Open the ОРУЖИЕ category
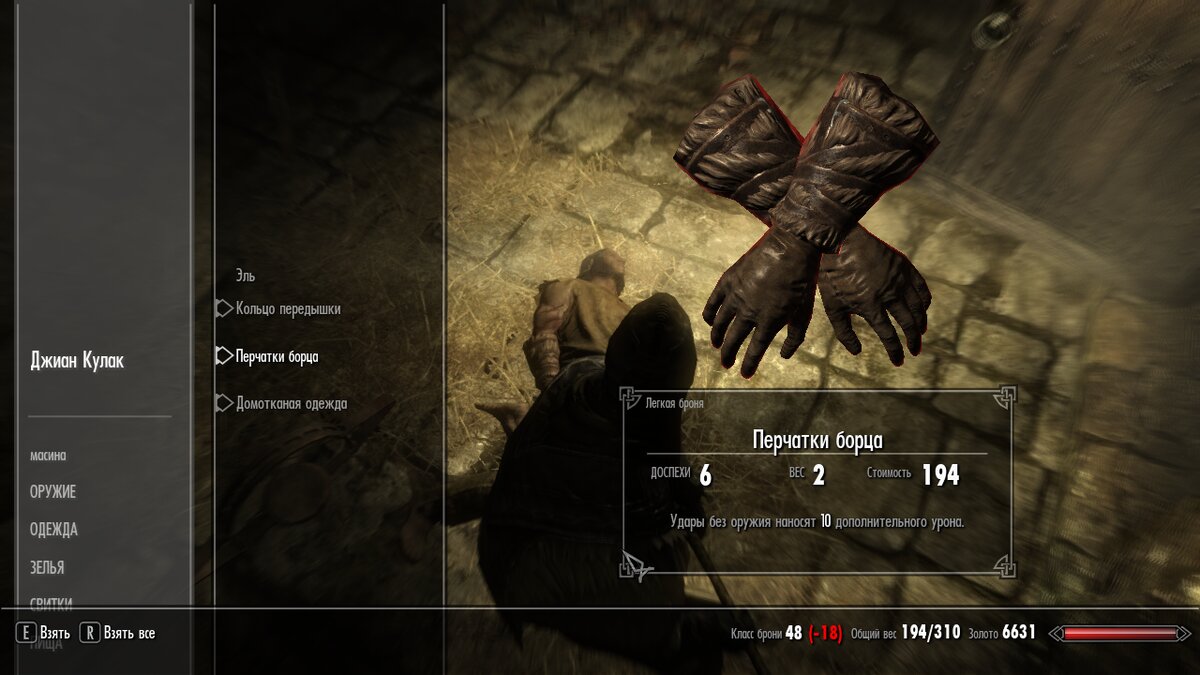This screenshot has height=675, width=1200. 53,492
